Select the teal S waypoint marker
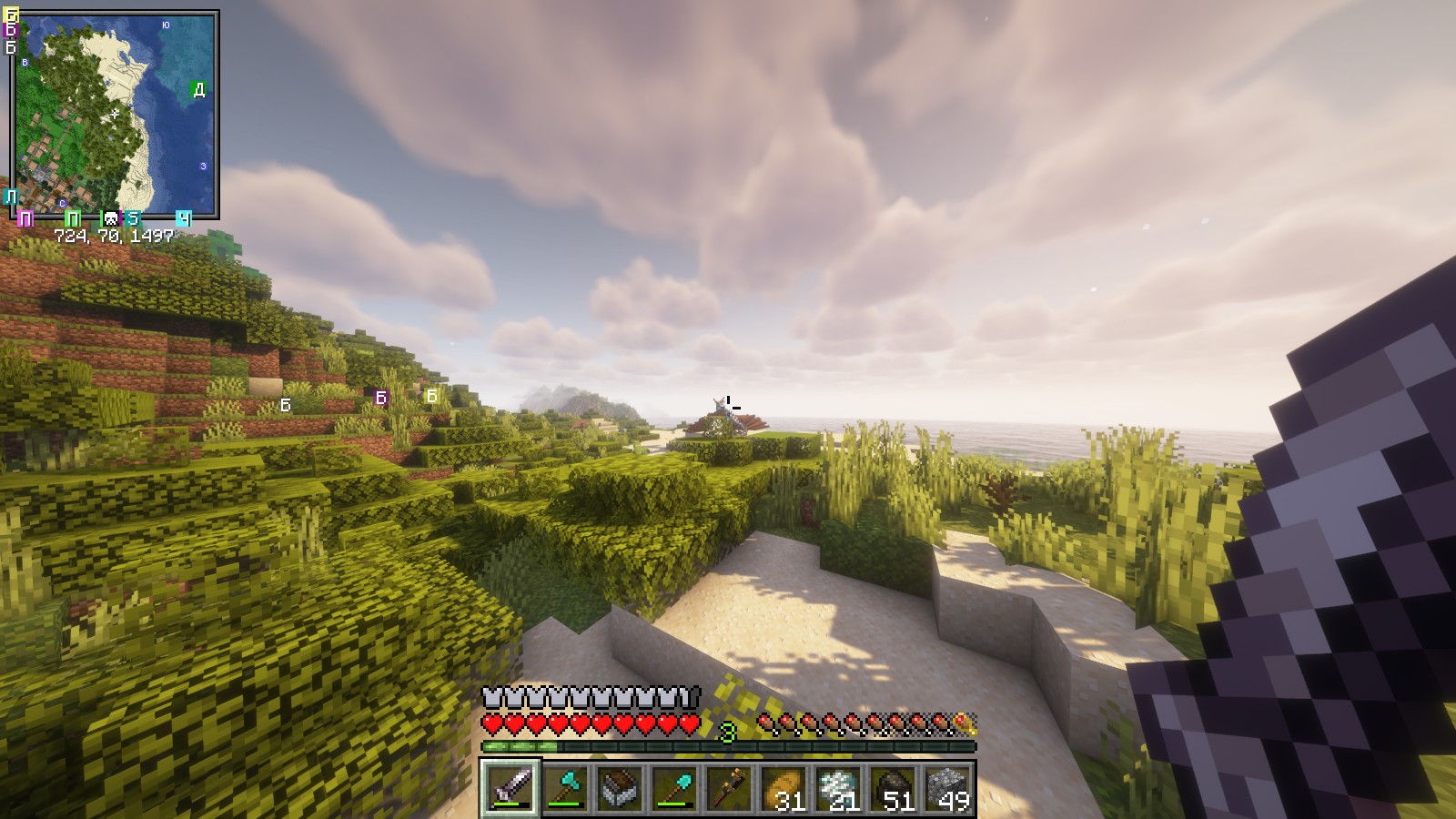The image size is (1456, 819). (133, 218)
